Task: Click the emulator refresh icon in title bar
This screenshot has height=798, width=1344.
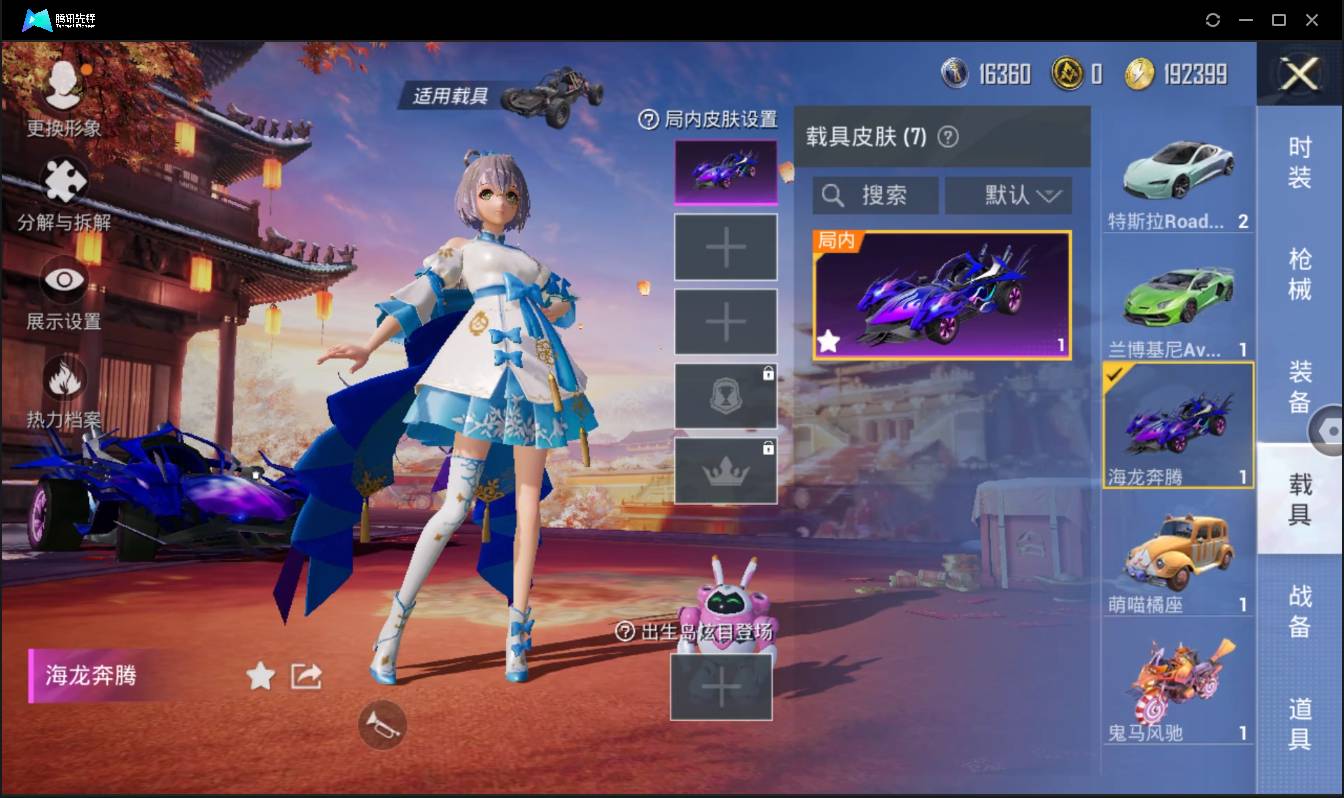Action: click(x=1213, y=20)
